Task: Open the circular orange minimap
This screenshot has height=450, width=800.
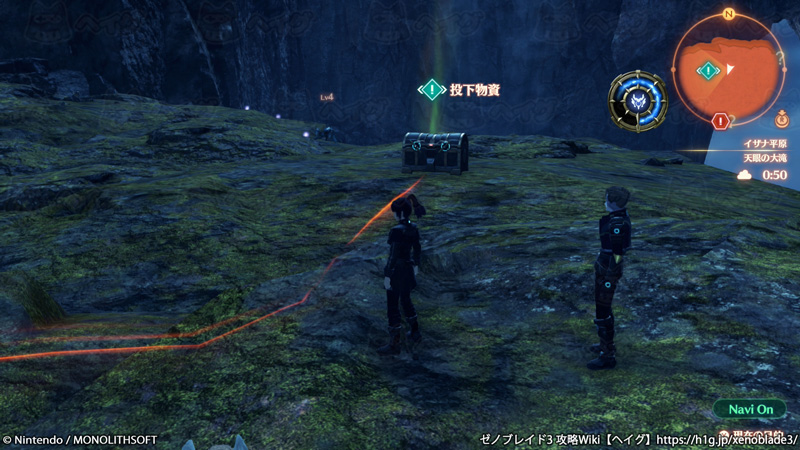Action: click(730, 70)
